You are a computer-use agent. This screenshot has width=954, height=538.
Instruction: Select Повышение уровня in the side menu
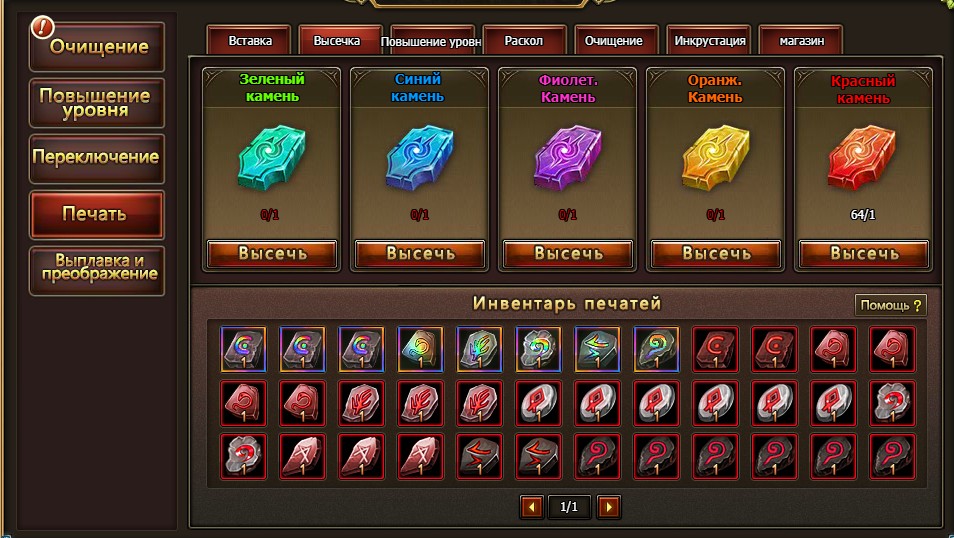click(96, 103)
